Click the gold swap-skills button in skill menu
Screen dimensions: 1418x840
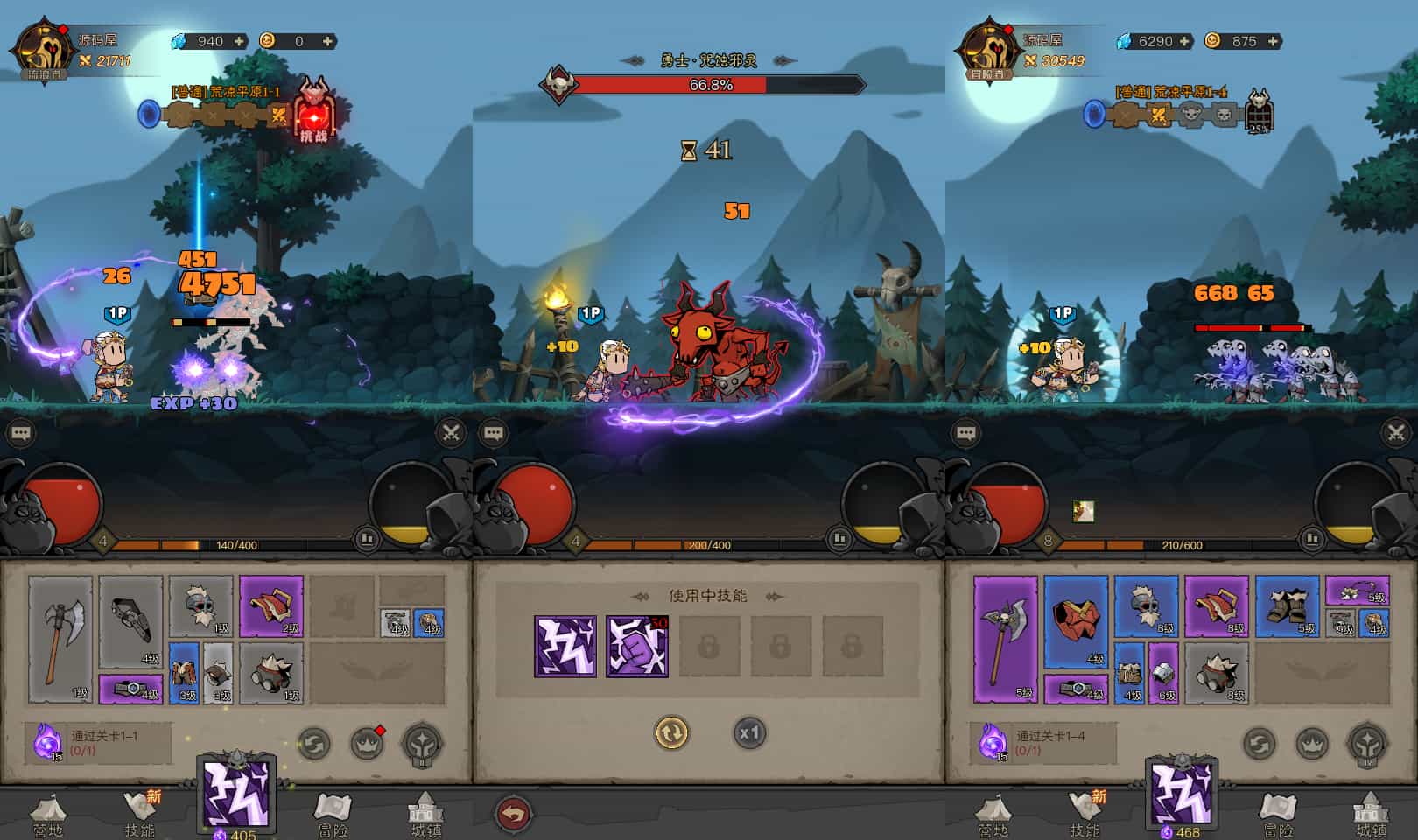pyautogui.click(x=670, y=732)
